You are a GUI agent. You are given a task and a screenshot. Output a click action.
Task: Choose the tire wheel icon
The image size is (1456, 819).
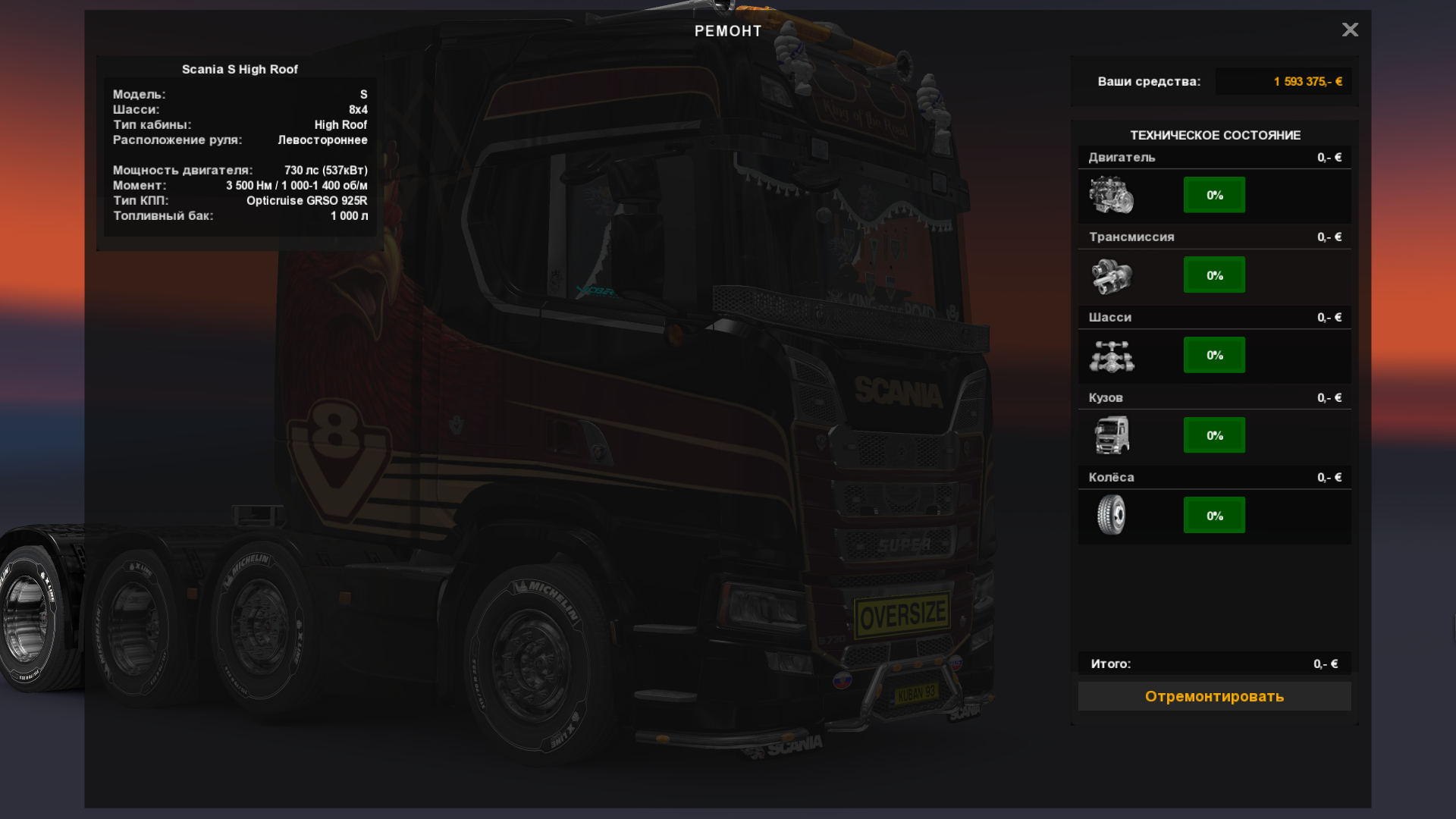coord(1112,515)
